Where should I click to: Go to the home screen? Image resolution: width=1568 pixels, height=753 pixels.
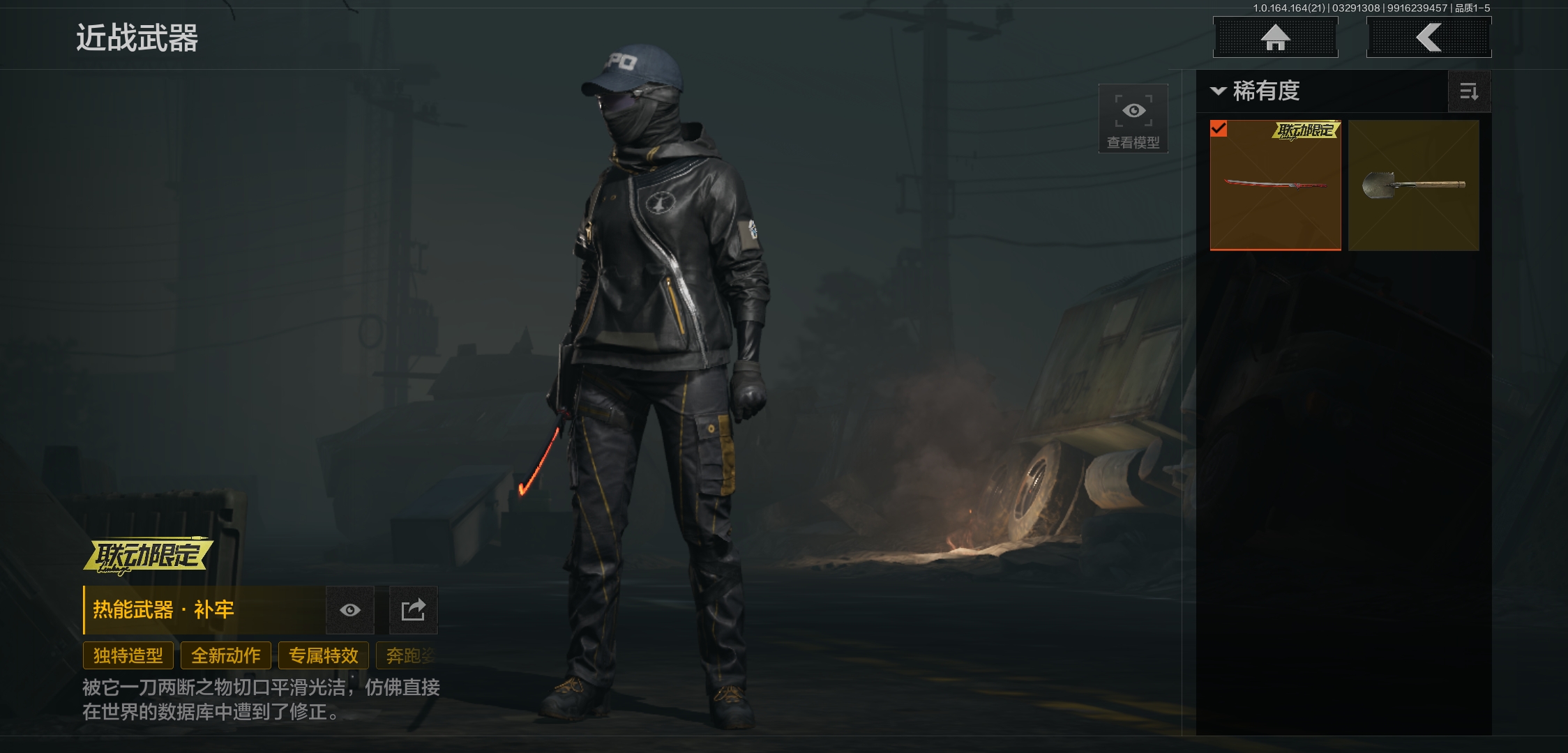point(1275,38)
